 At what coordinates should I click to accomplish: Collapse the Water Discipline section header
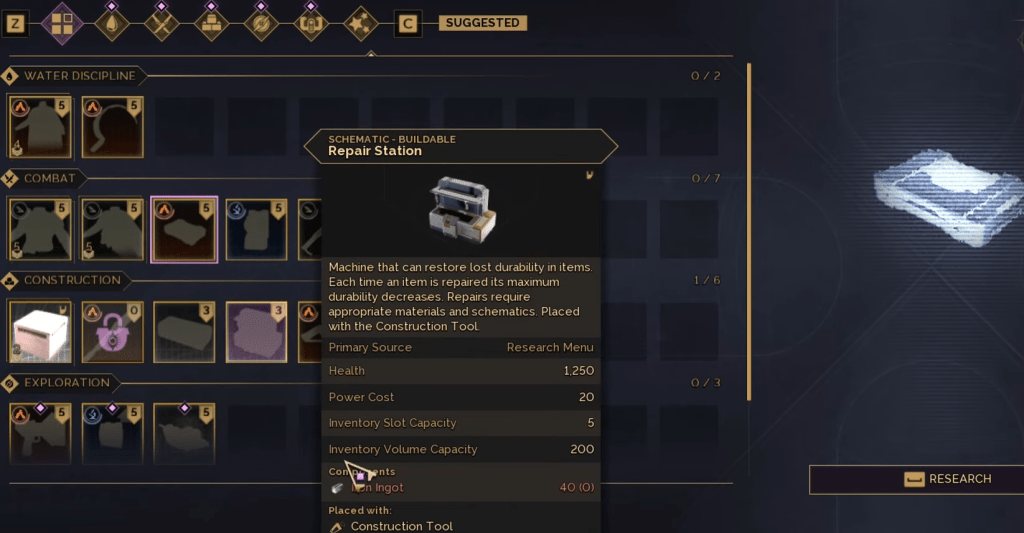pyautogui.click(x=78, y=76)
